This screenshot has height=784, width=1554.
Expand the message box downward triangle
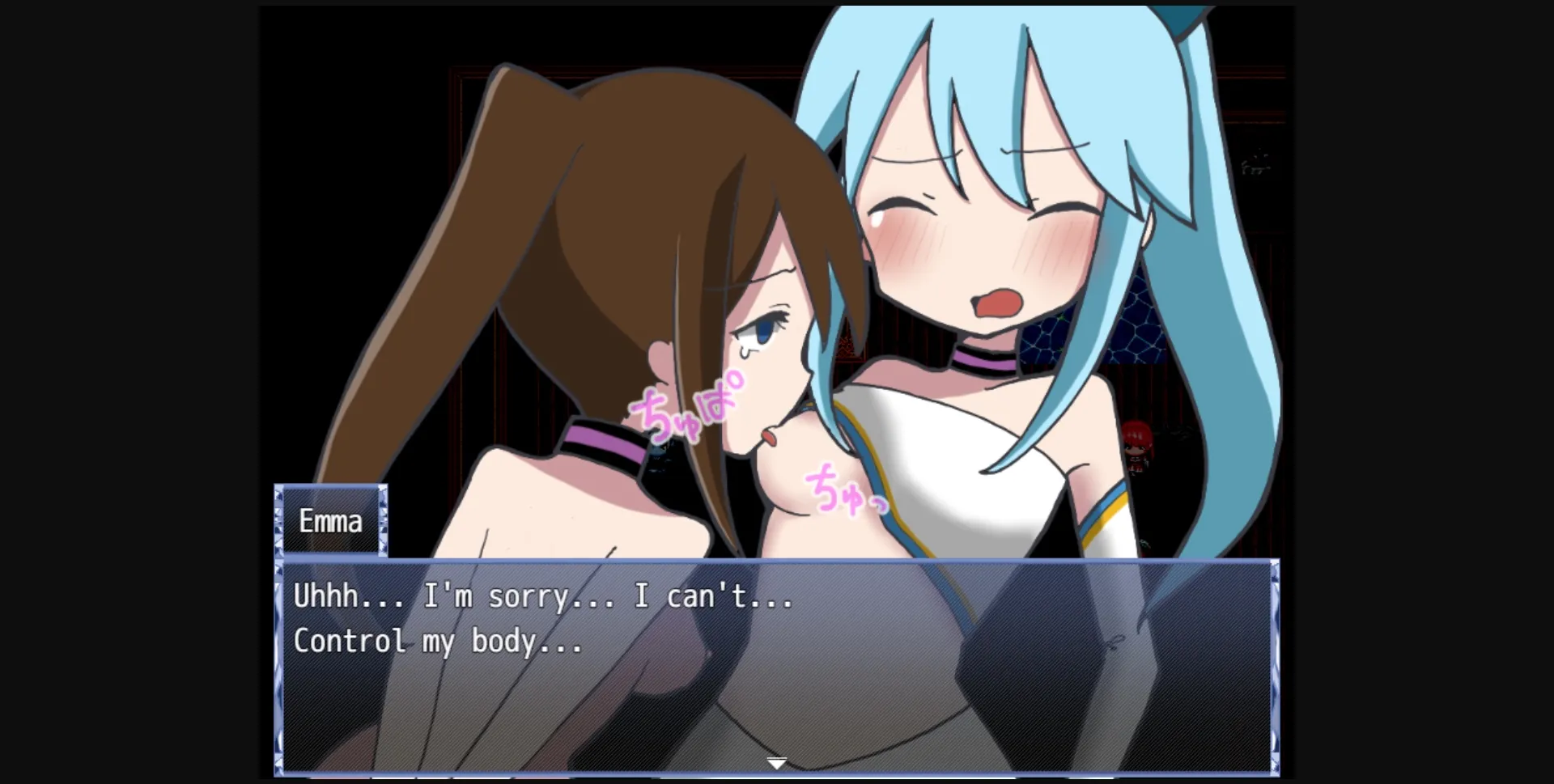pyautogui.click(x=775, y=761)
